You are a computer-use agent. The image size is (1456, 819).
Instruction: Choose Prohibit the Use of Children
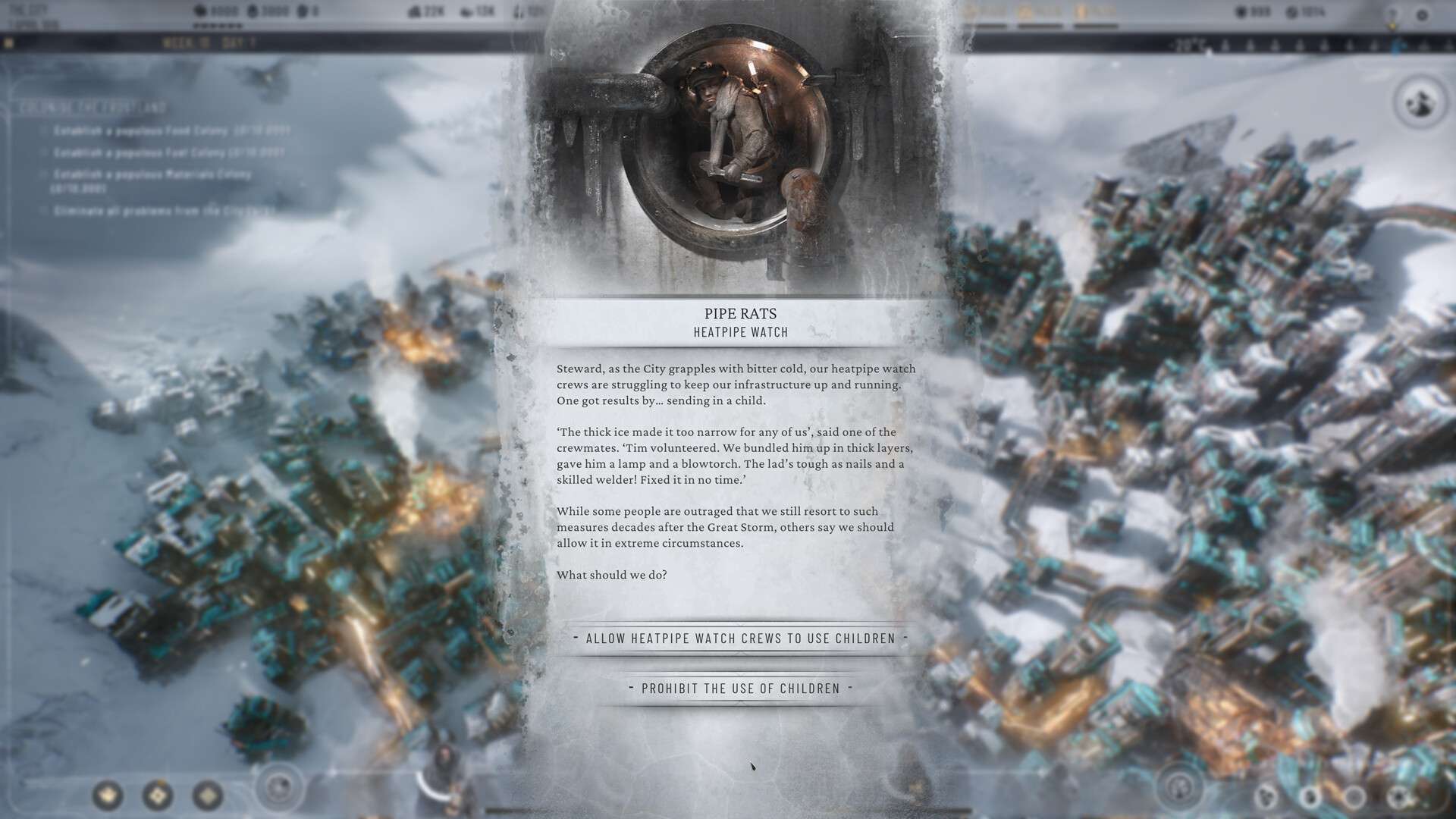click(740, 689)
